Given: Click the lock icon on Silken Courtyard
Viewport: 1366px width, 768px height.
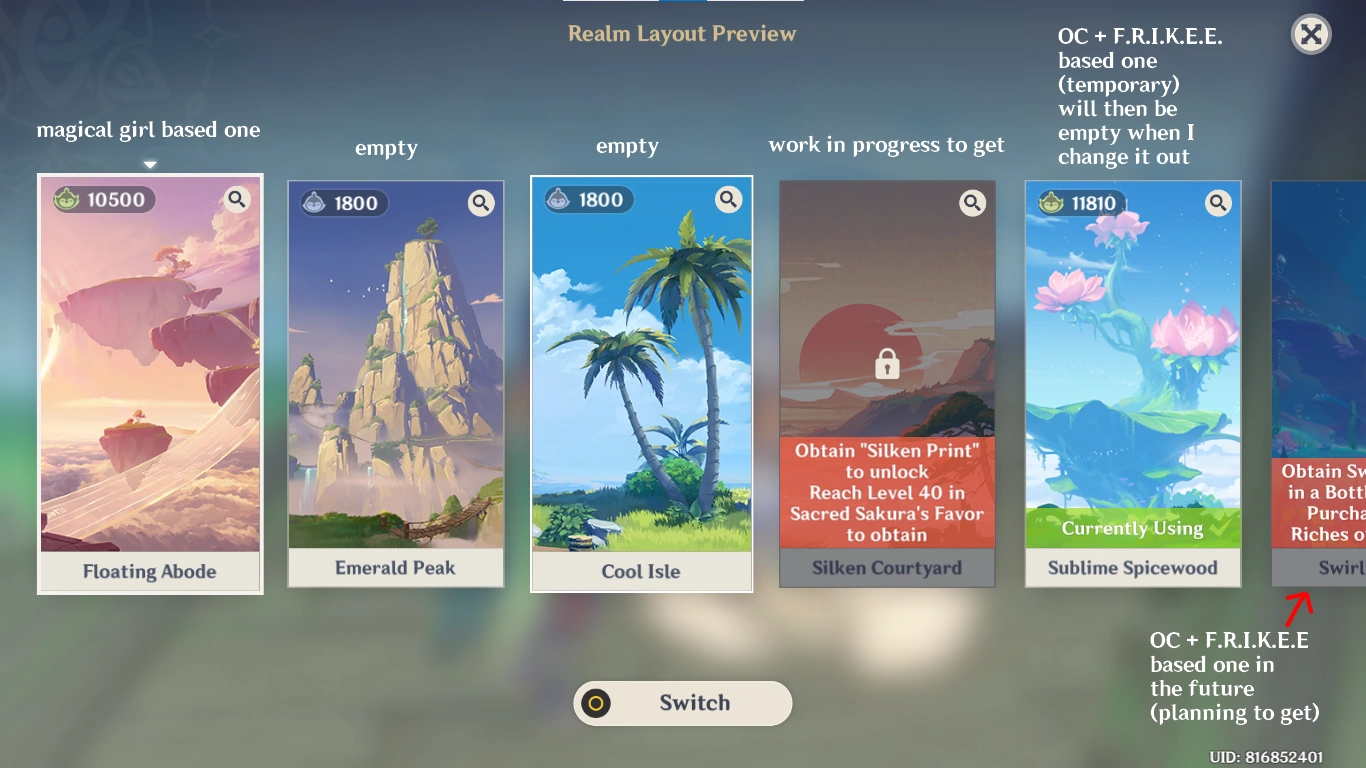Looking at the screenshot, I should click(x=887, y=364).
